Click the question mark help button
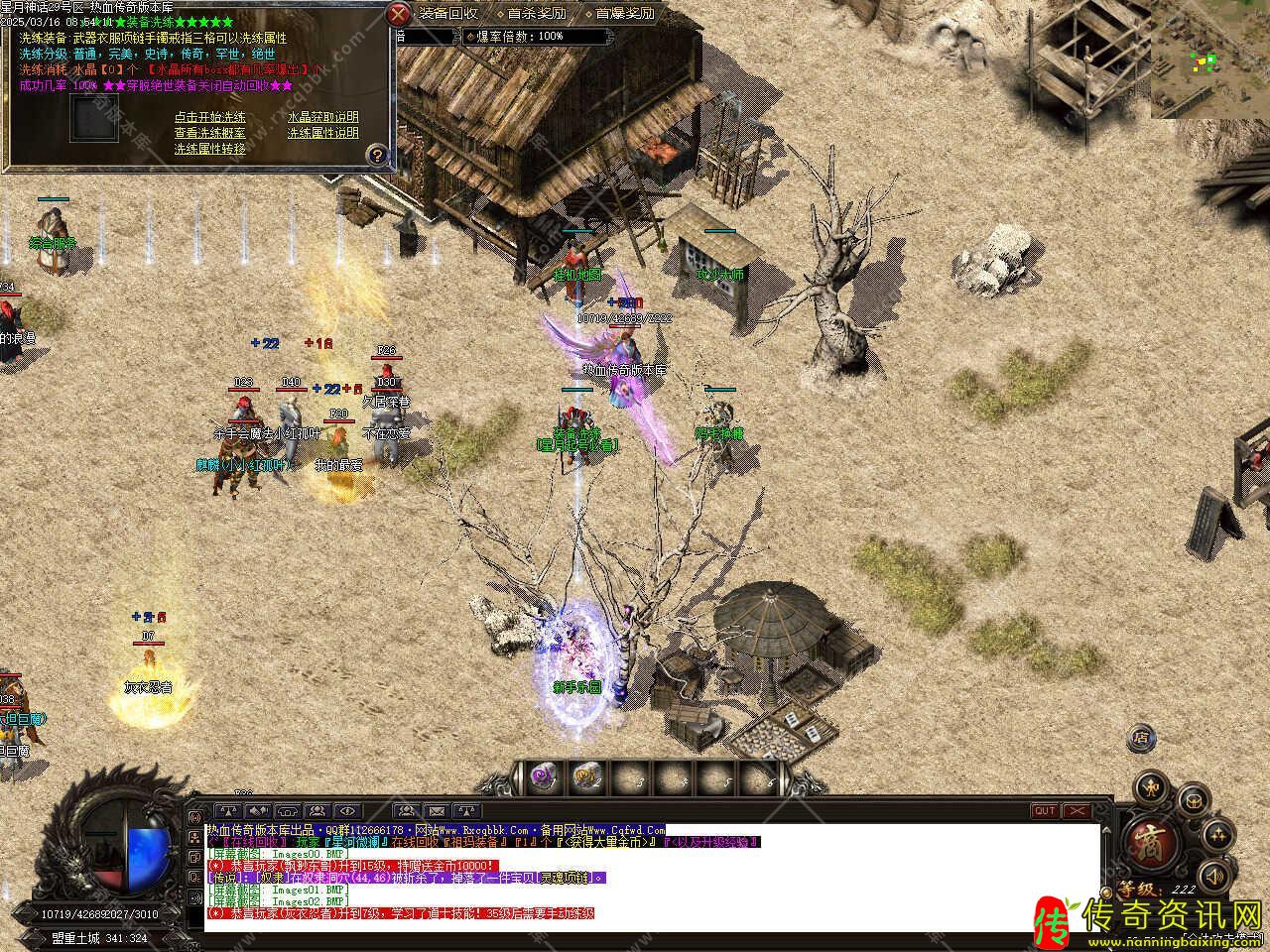Image resolution: width=1270 pixels, height=952 pixels. [x=376, y=155]
